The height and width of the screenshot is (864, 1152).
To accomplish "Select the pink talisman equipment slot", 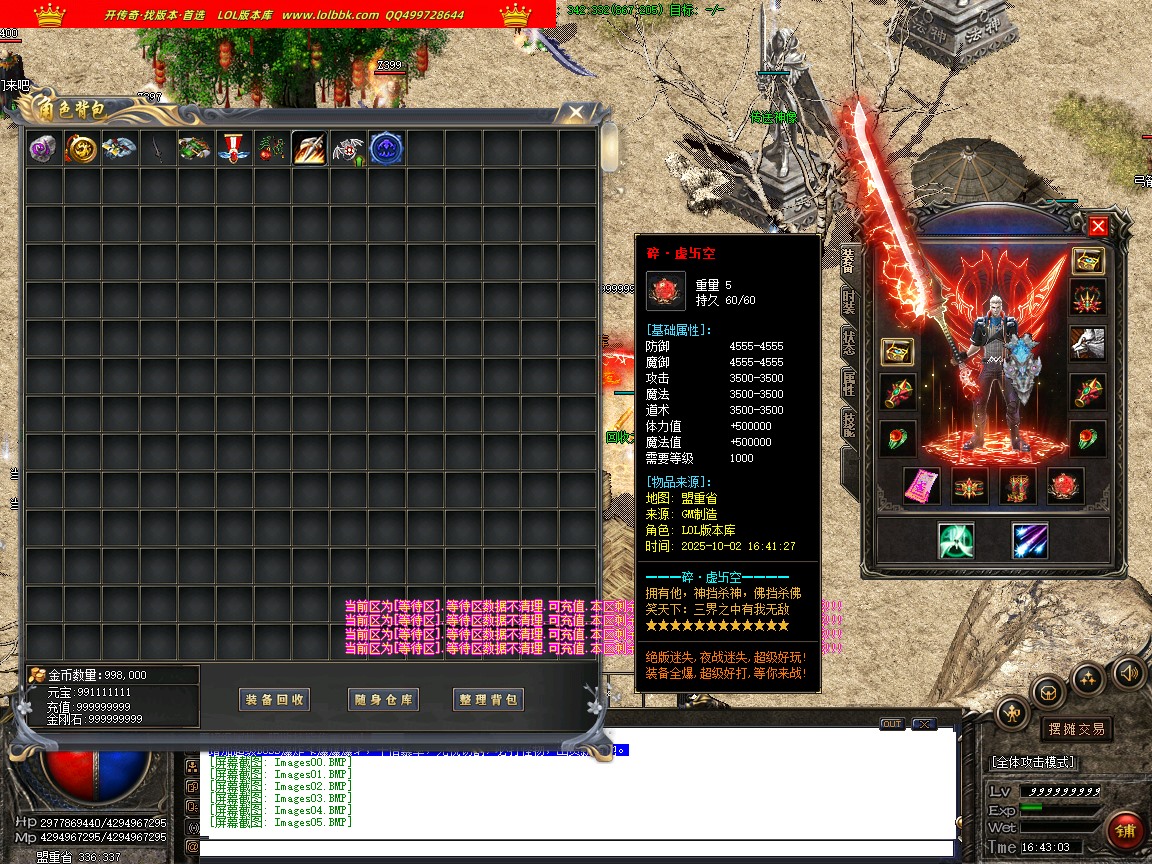I will click(x=921, y=486).
